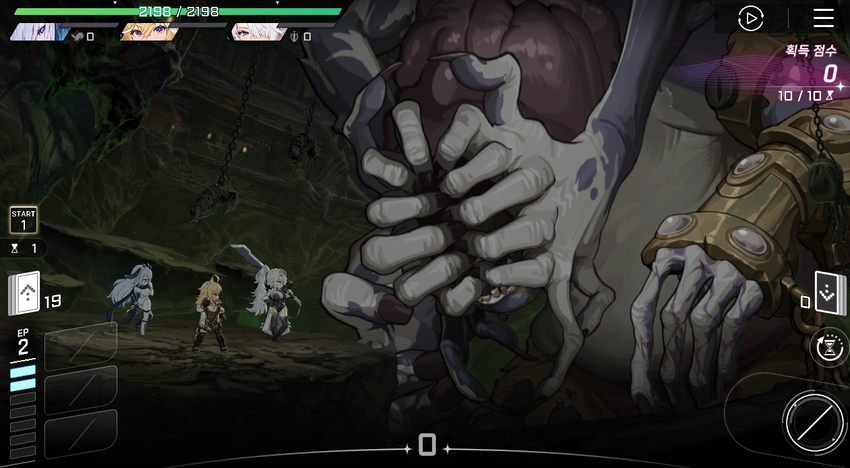The width and height of the screenshot is (850, 468).
Task: Select the blonde character portrait
Action: (150, 32)
